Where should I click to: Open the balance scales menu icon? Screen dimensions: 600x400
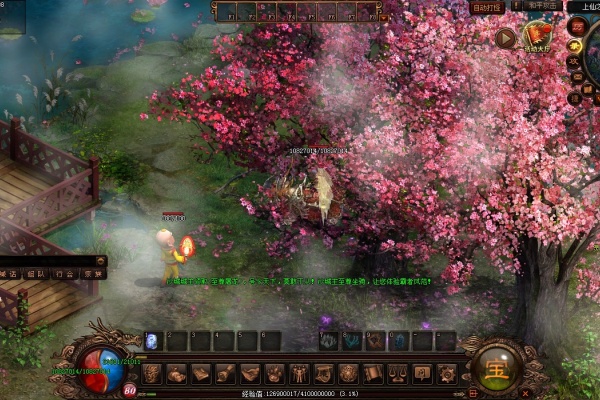397,374
